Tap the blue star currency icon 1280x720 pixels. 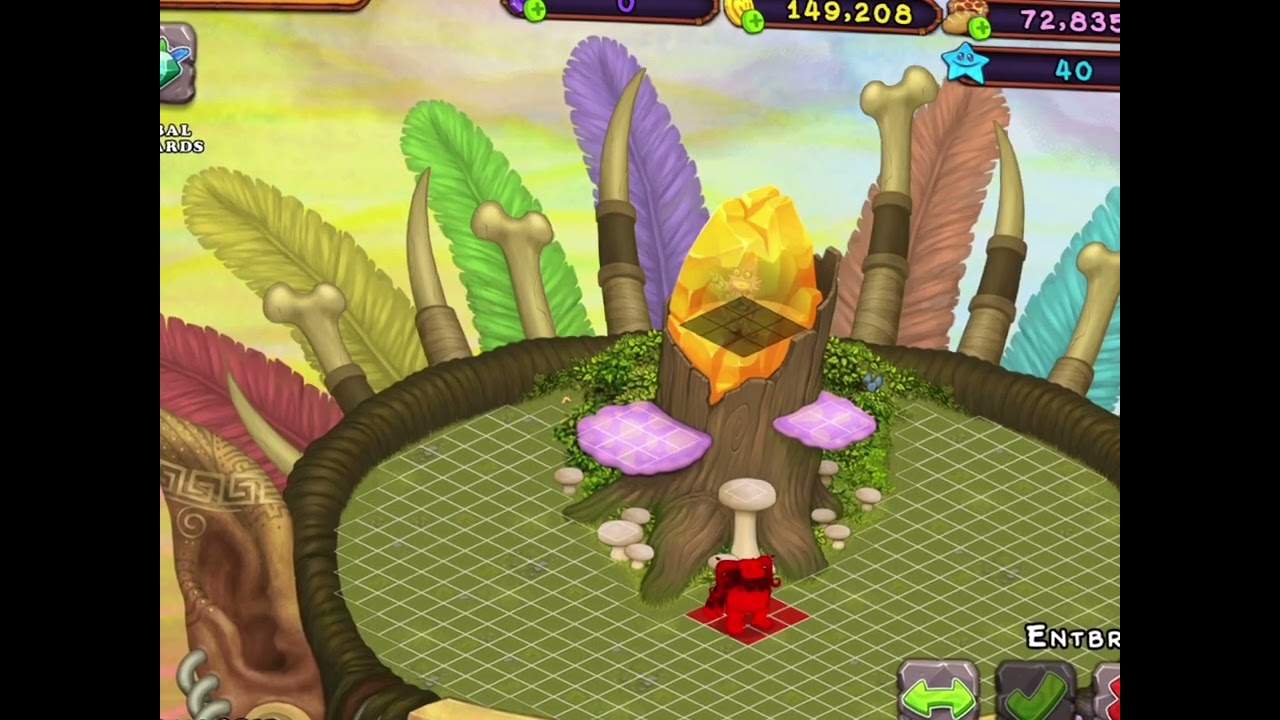(x=965, y=65)
